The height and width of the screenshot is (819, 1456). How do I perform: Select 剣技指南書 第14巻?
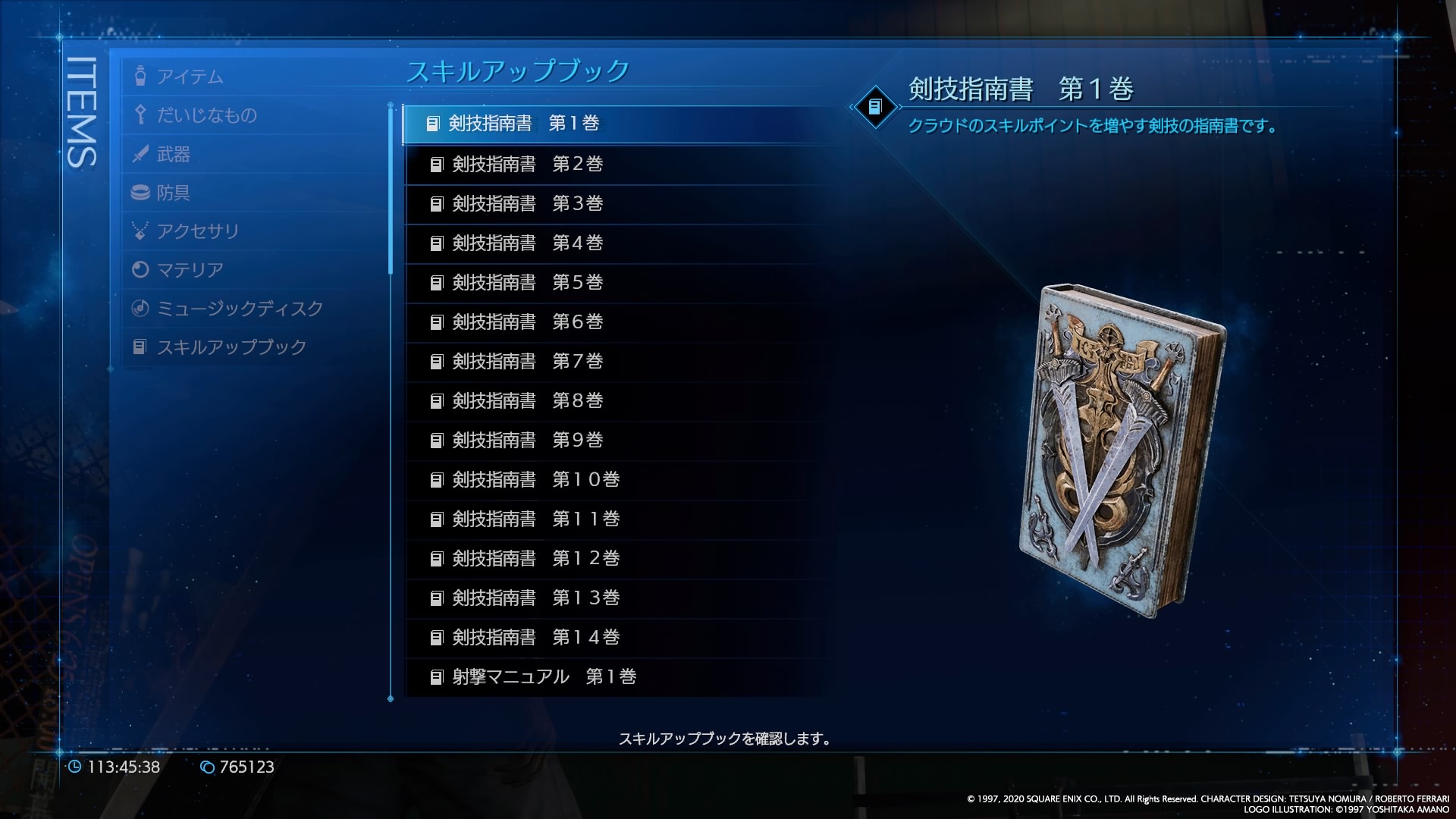point(535,638)
